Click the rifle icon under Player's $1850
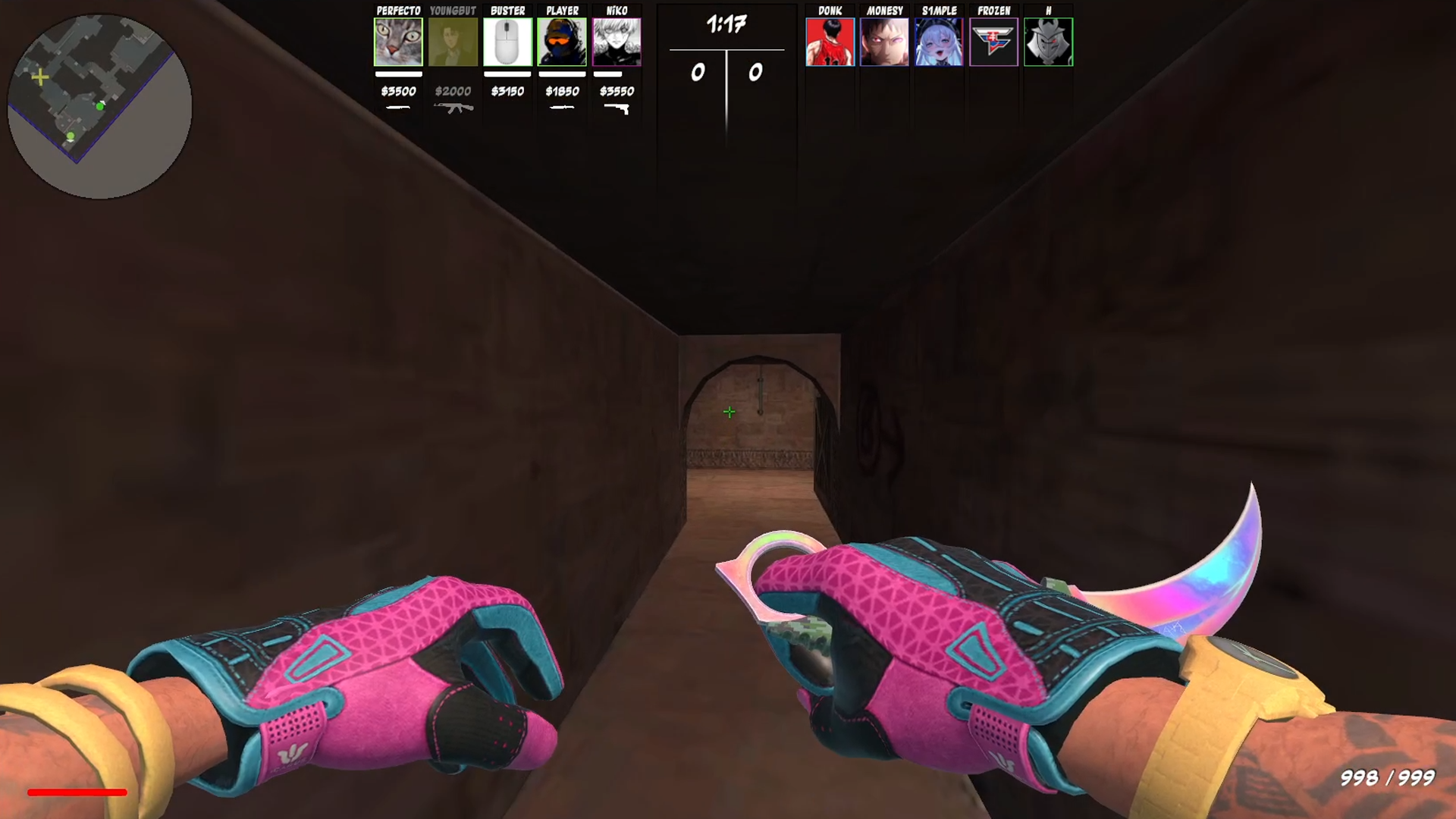This screenshot has height=819, width=1456. coord(563,108)
